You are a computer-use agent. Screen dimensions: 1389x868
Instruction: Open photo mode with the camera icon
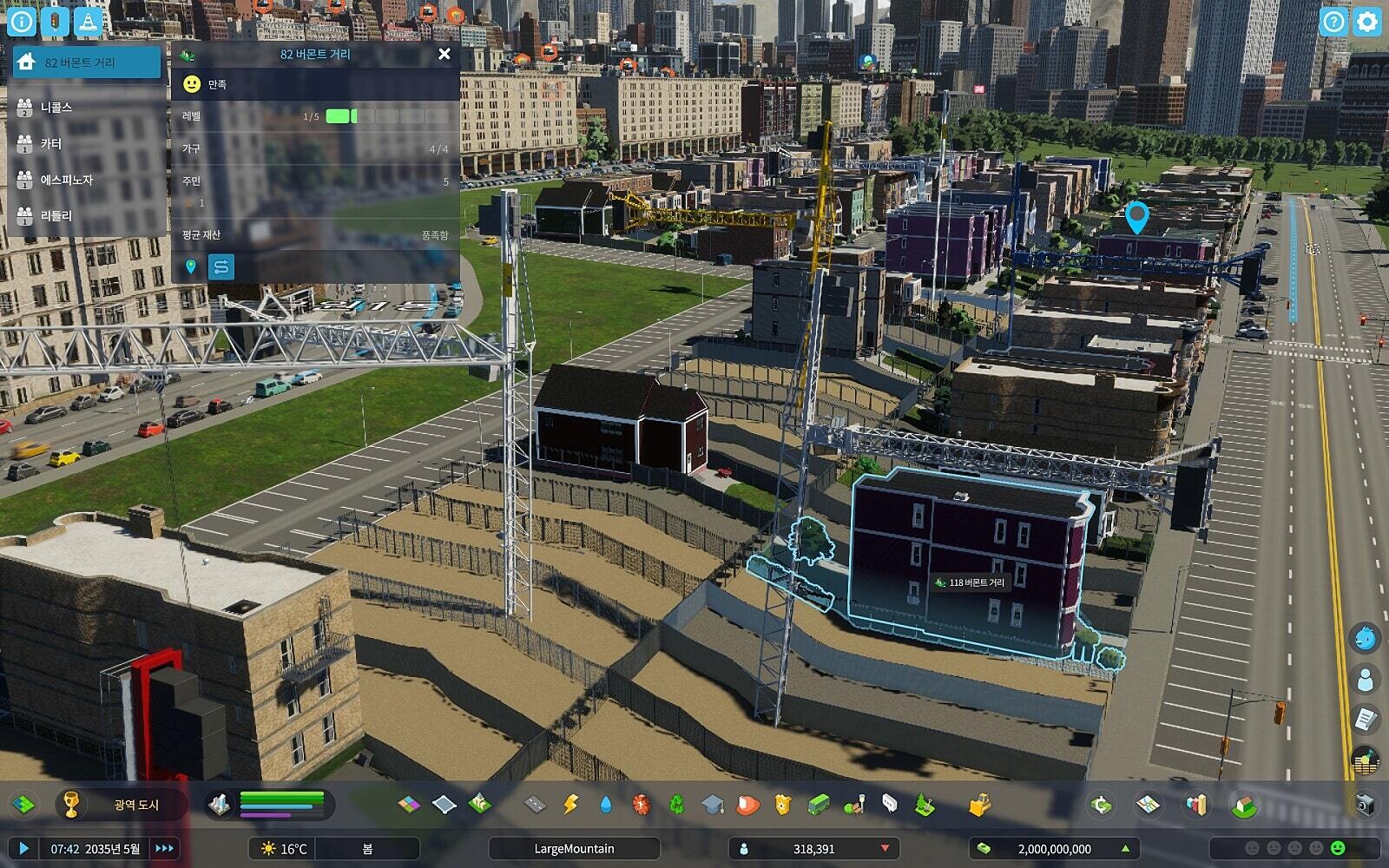point(1365,804)
